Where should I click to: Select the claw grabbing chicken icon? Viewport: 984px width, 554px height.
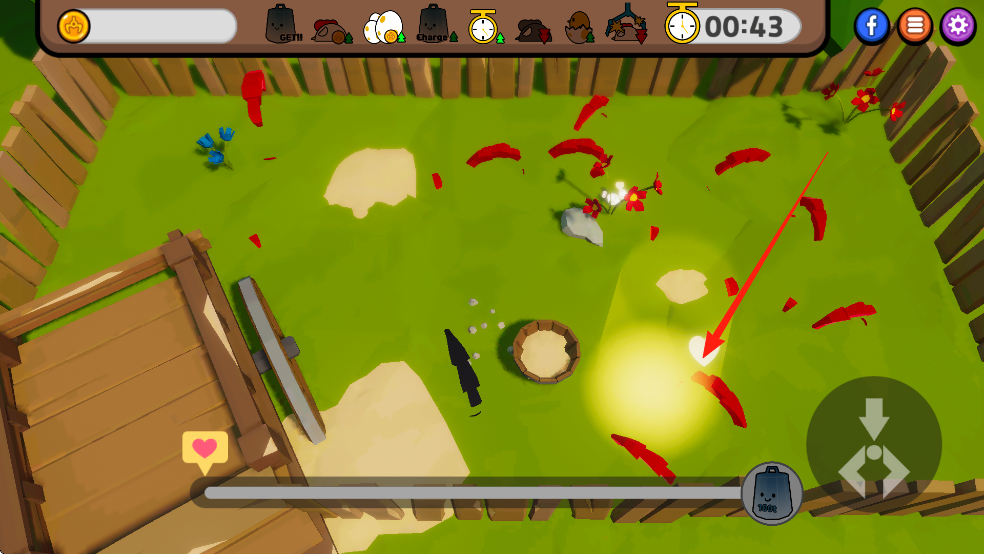pyautogui.click(x=628, y=25)
